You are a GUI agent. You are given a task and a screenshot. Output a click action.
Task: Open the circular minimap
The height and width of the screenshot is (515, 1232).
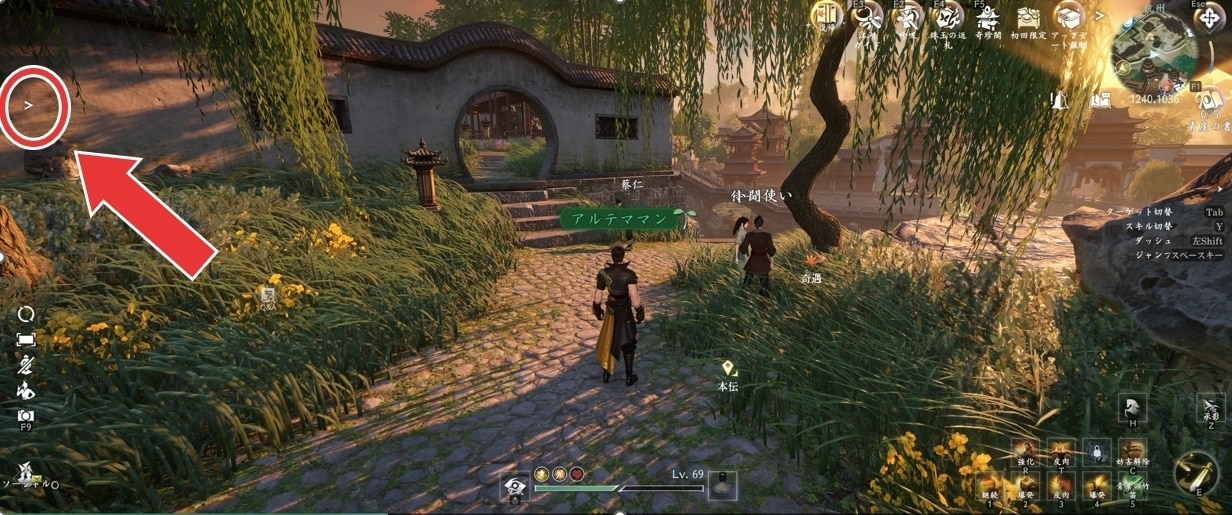(1152, 53)
